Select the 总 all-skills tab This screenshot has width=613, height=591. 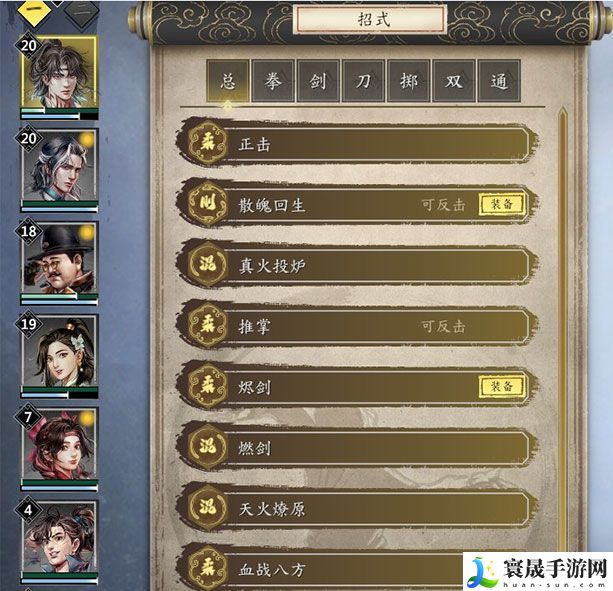pos(229,81)
